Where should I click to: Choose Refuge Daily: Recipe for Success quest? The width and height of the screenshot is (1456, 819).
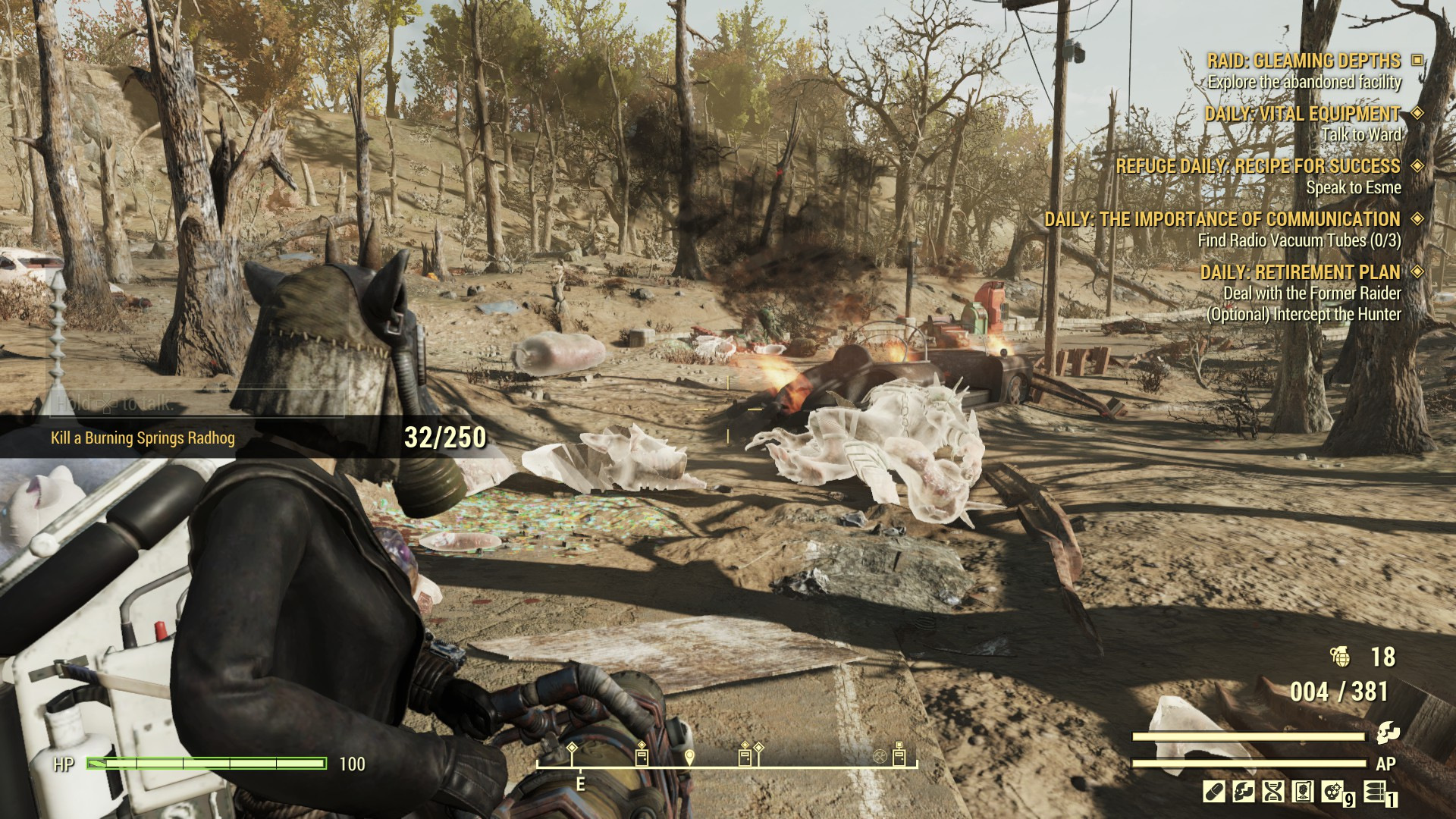(x=1257, y=166)
